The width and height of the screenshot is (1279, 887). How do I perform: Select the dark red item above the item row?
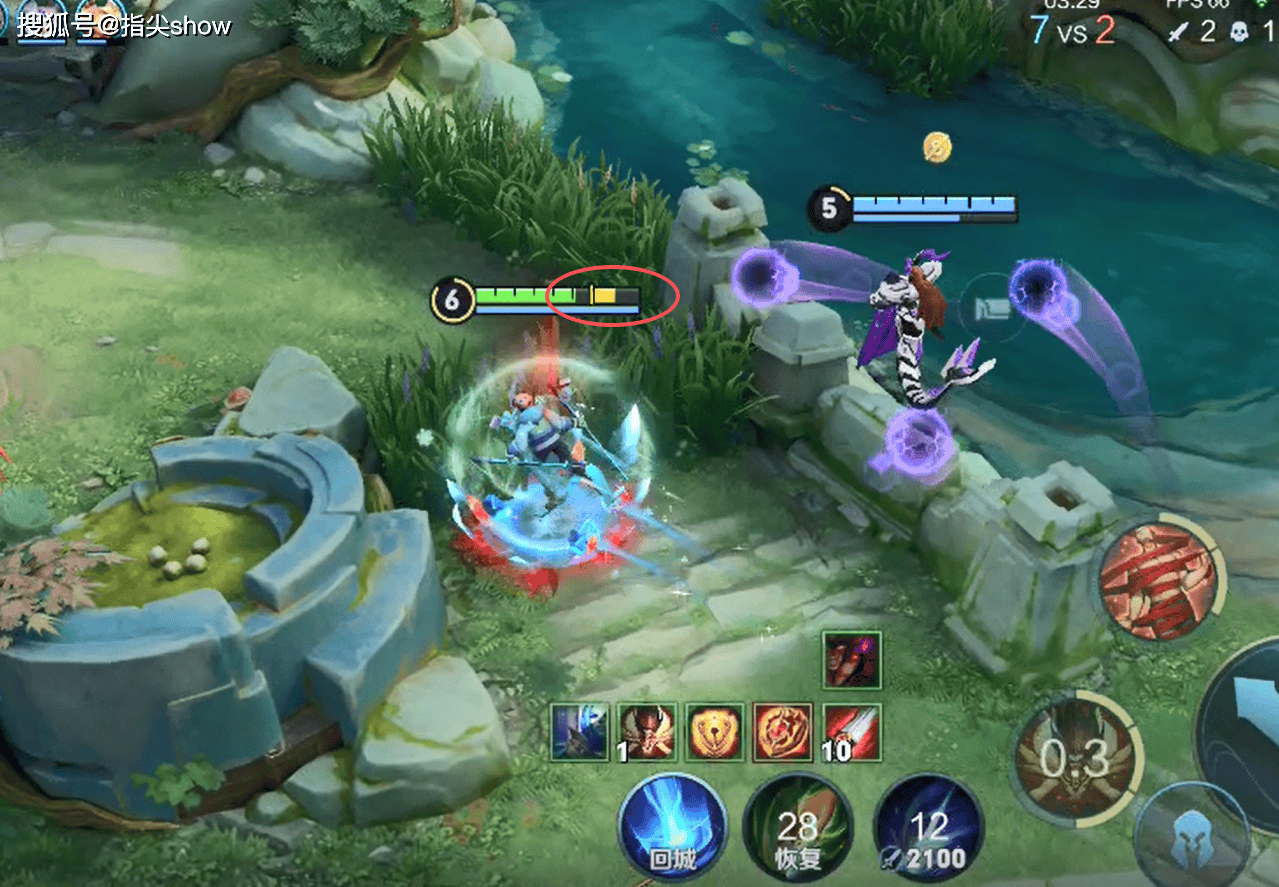point(852,660)
